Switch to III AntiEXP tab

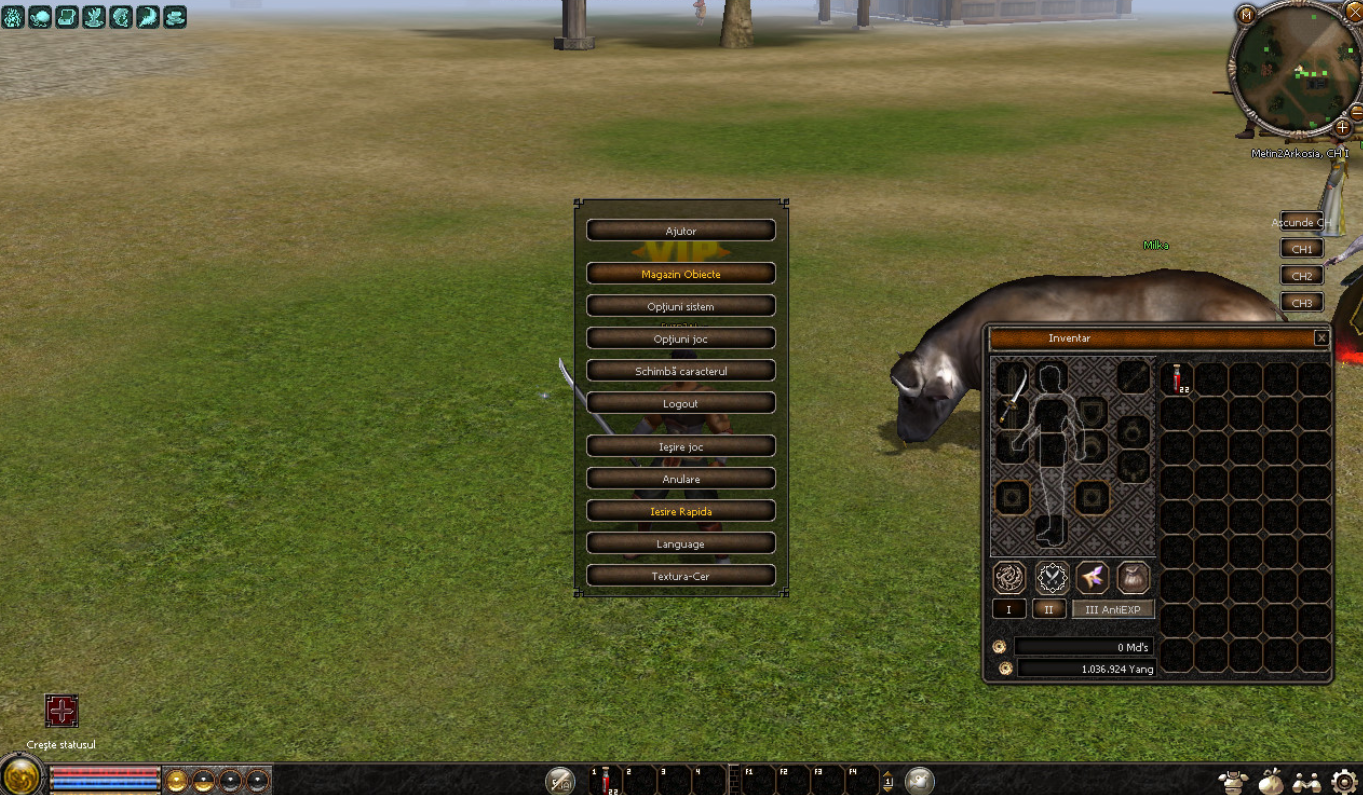(x=1112, y=609)
